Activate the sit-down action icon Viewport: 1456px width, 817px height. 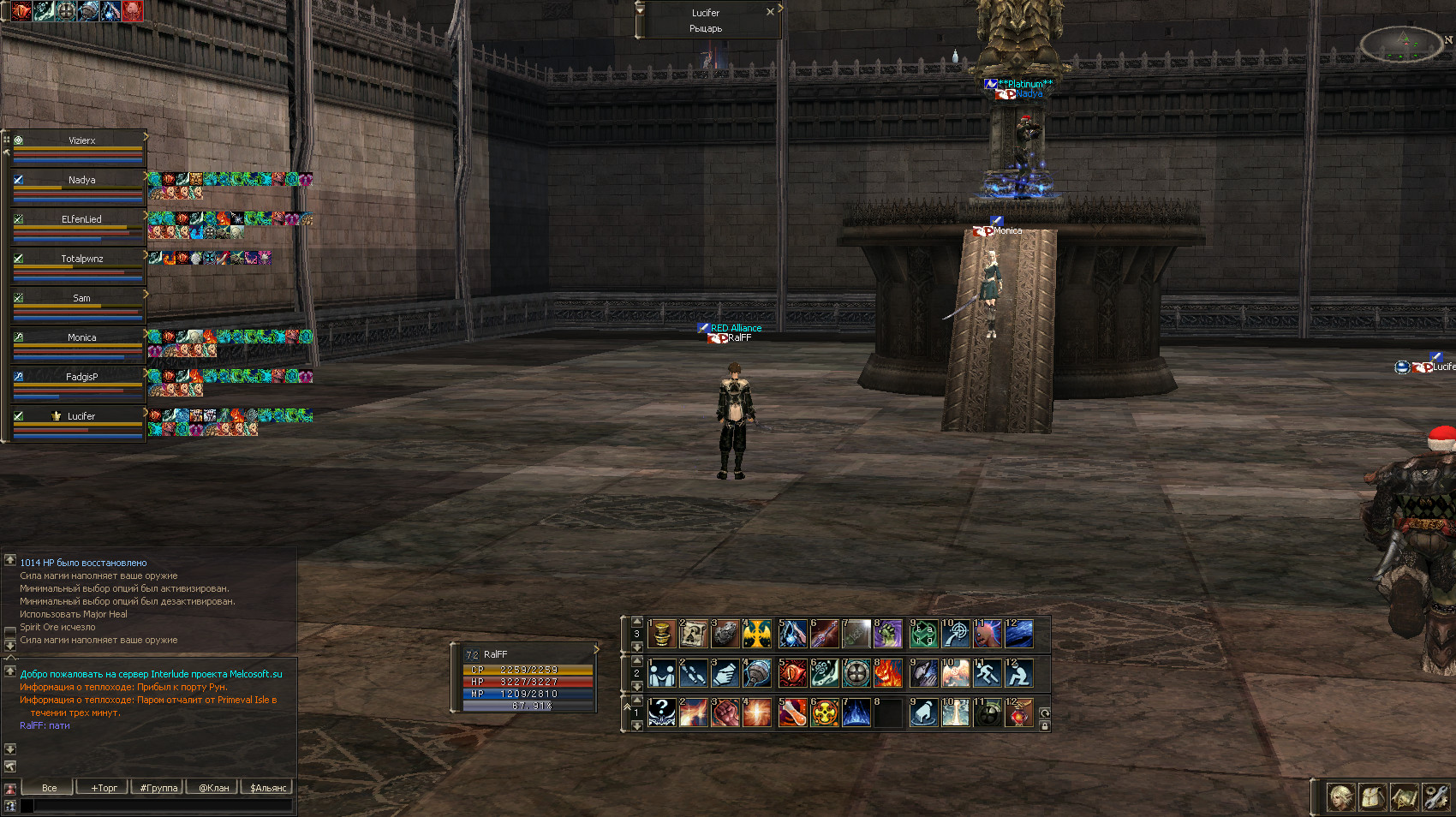1018,674
